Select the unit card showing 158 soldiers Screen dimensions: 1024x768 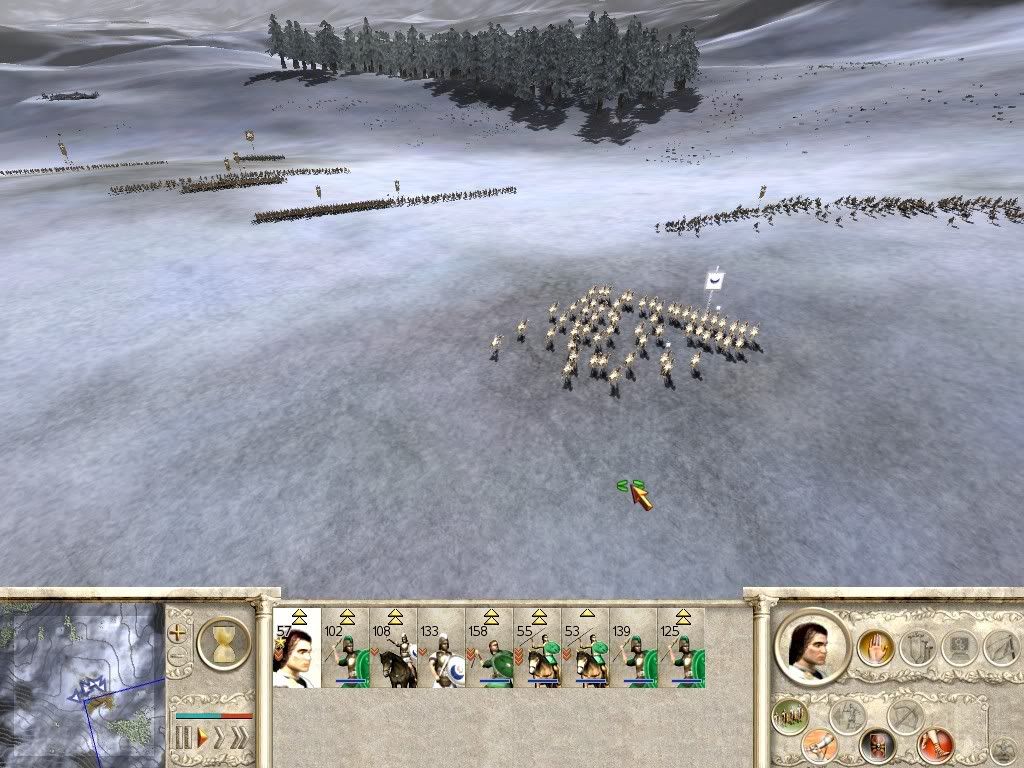coord(489,648)
